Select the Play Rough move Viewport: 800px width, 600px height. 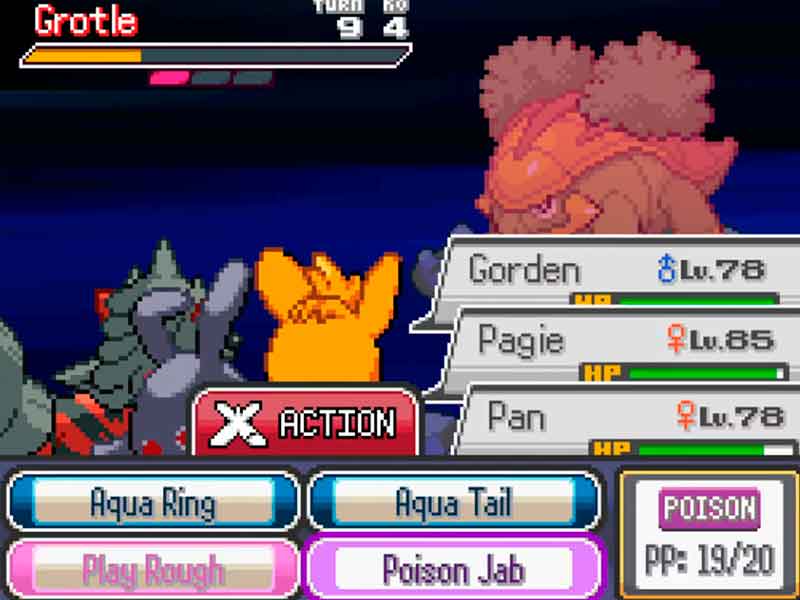click(152, 568)
